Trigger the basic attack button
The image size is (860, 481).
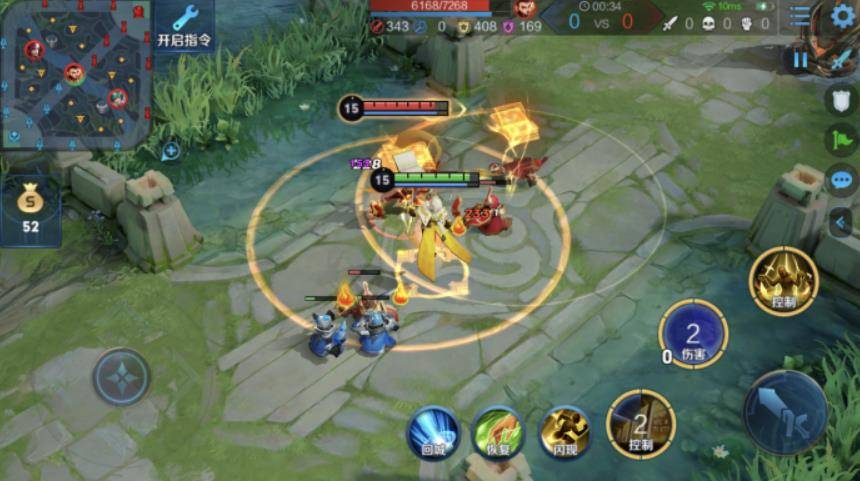[786, 412]
